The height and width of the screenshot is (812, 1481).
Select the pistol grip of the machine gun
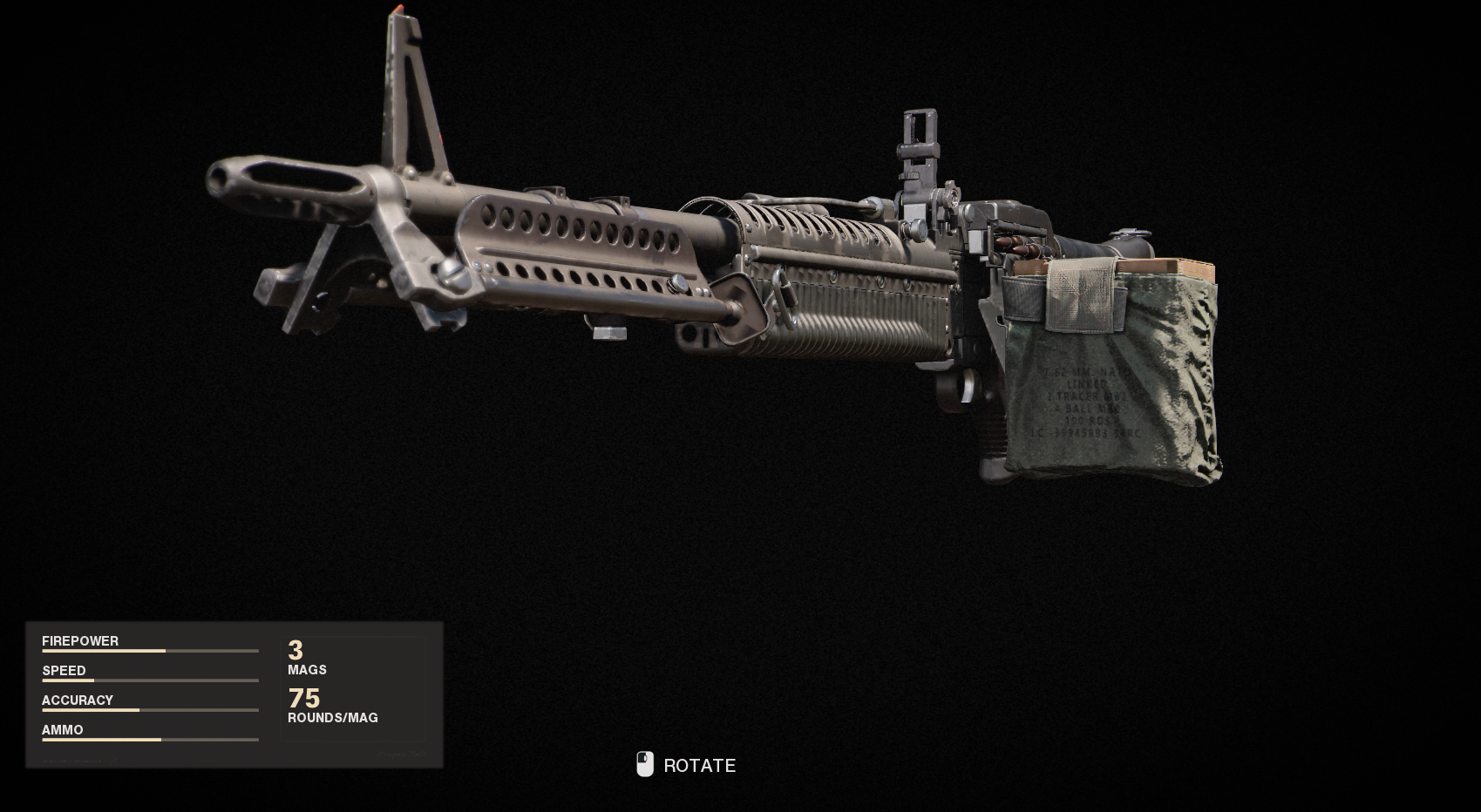pyautogui.click(x=994, y=436)
